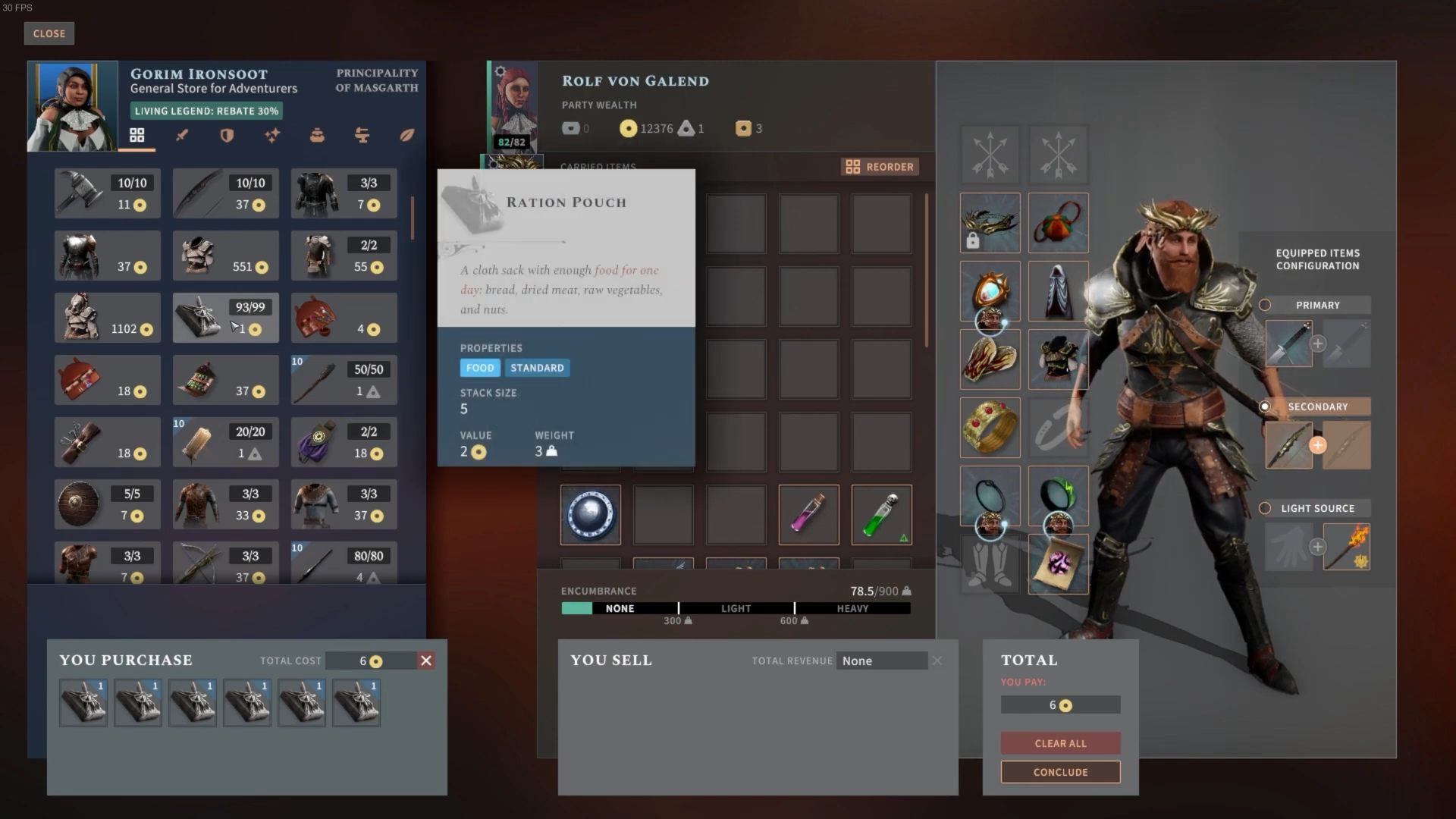This screenshot has height=819, width=1456.
Task: Click the equipped hooded cloak slot
Action: pos(1058,291)
